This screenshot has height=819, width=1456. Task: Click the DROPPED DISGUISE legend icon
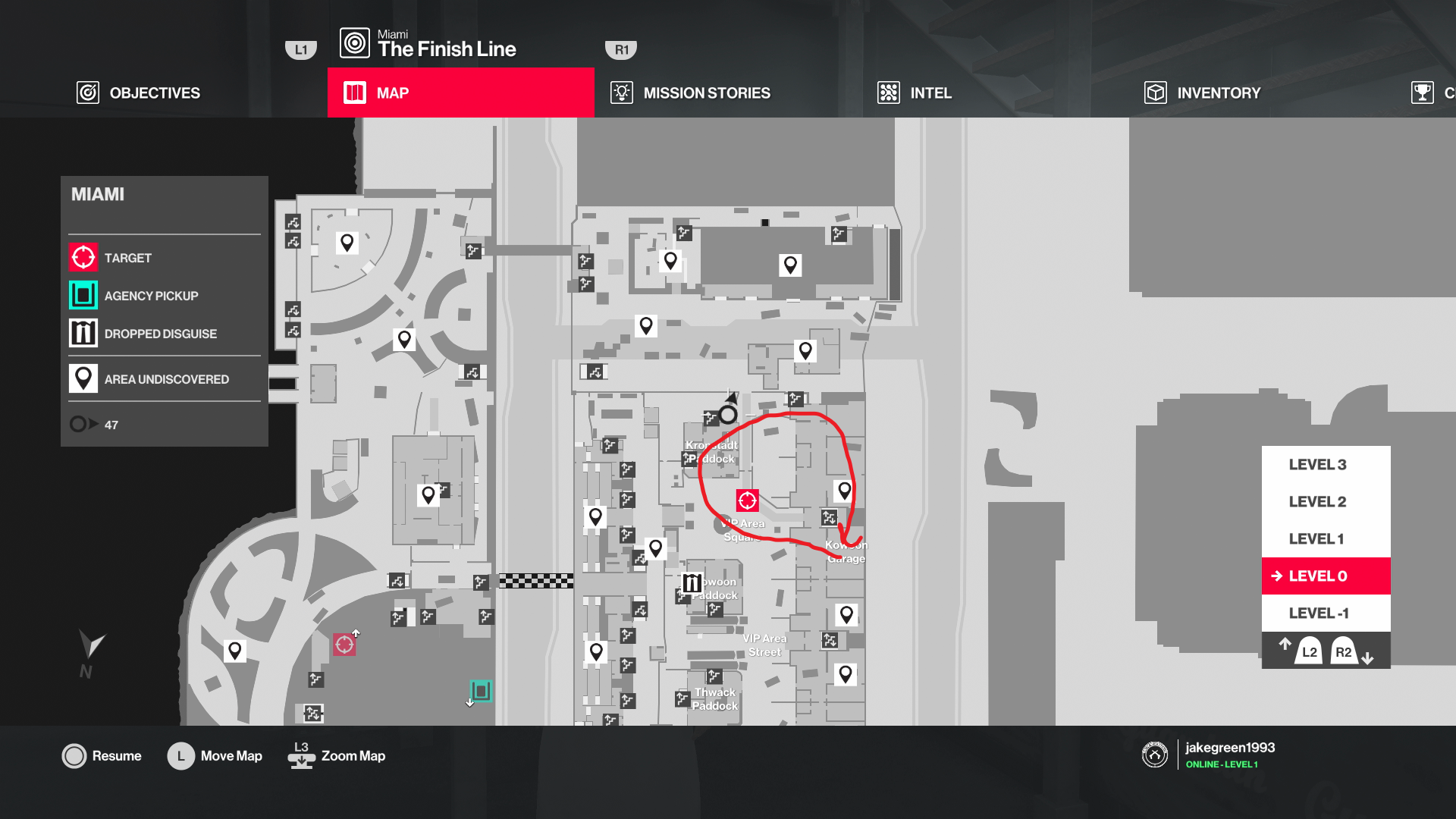[83, 332]
